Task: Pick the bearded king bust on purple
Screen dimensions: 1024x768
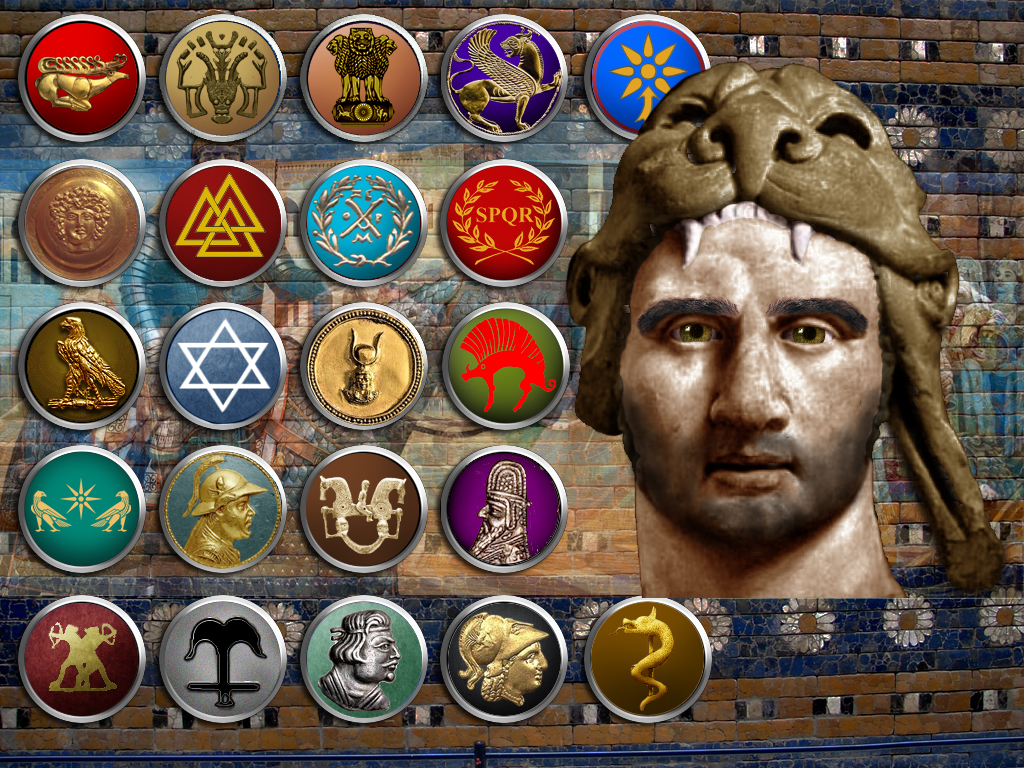Action: pos(505,509)
